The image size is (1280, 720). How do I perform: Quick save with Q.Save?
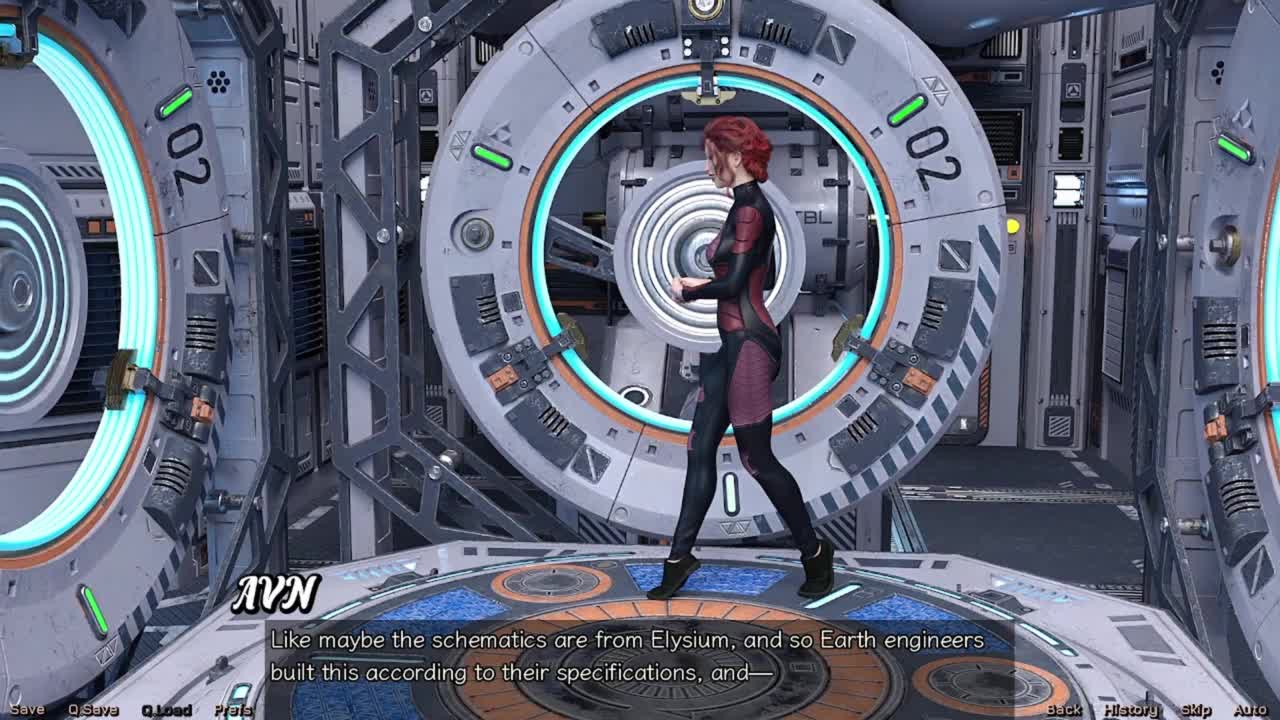(x=93, y=710)
